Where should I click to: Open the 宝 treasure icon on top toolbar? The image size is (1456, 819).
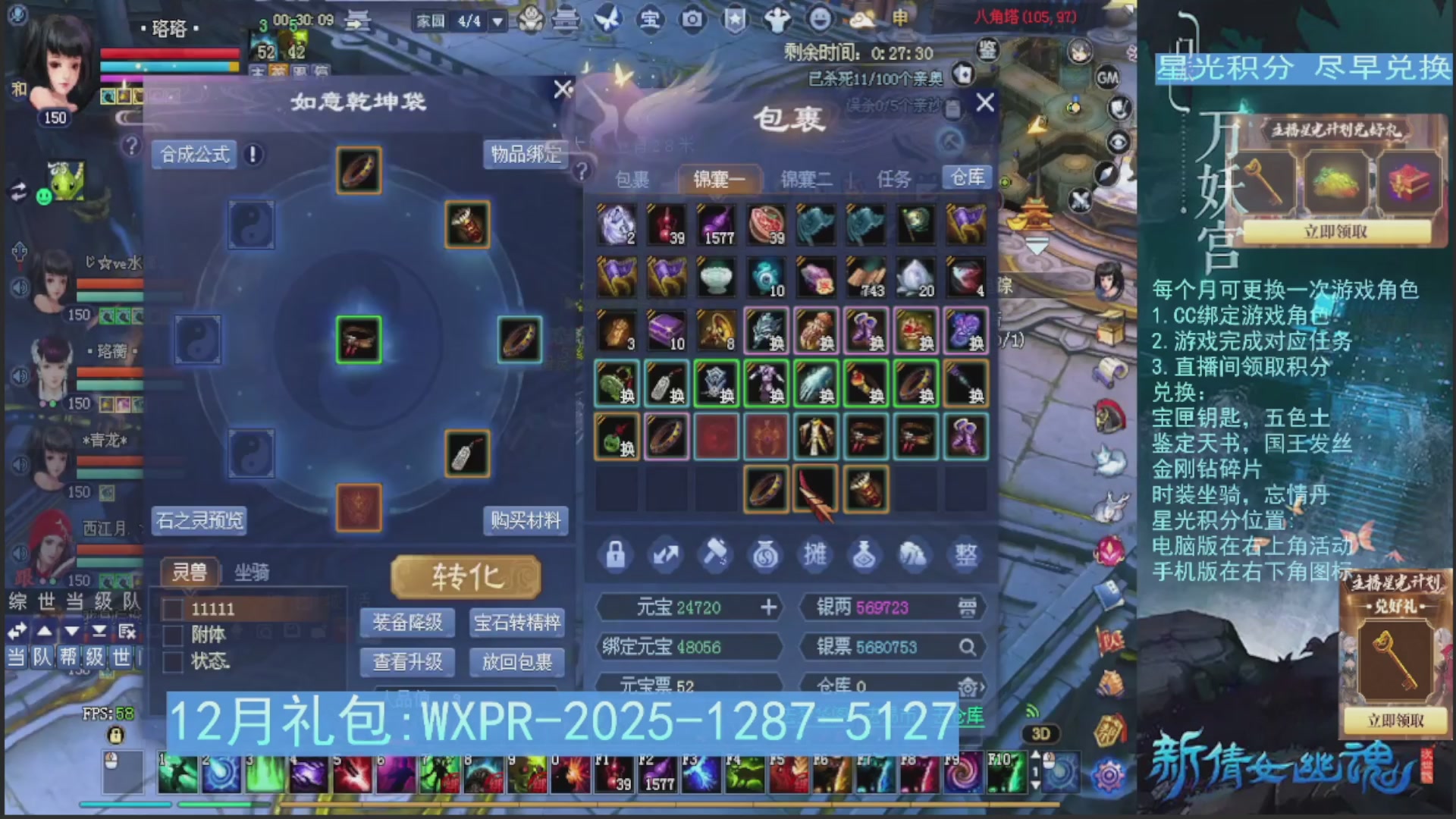click(x=651, y=20)
